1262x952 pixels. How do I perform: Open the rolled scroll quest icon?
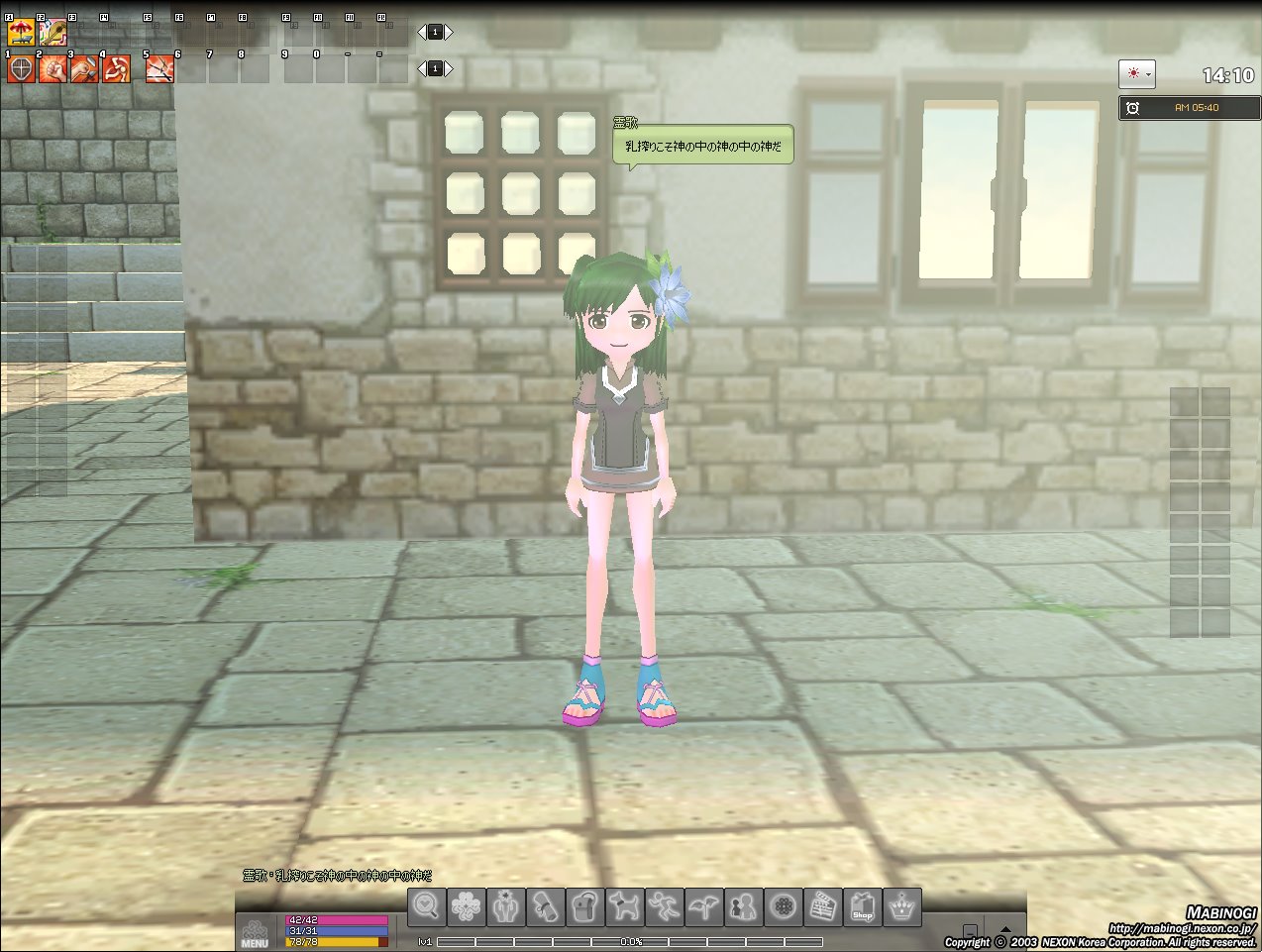click(546, 906)
